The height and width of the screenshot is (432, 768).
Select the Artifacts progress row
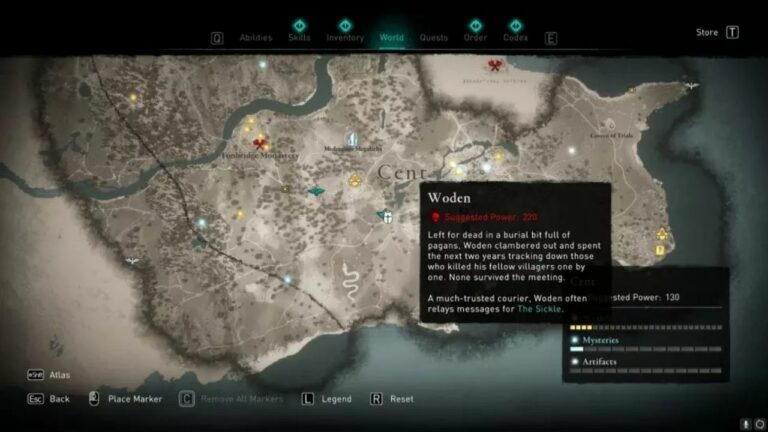[x=645, y=363]
